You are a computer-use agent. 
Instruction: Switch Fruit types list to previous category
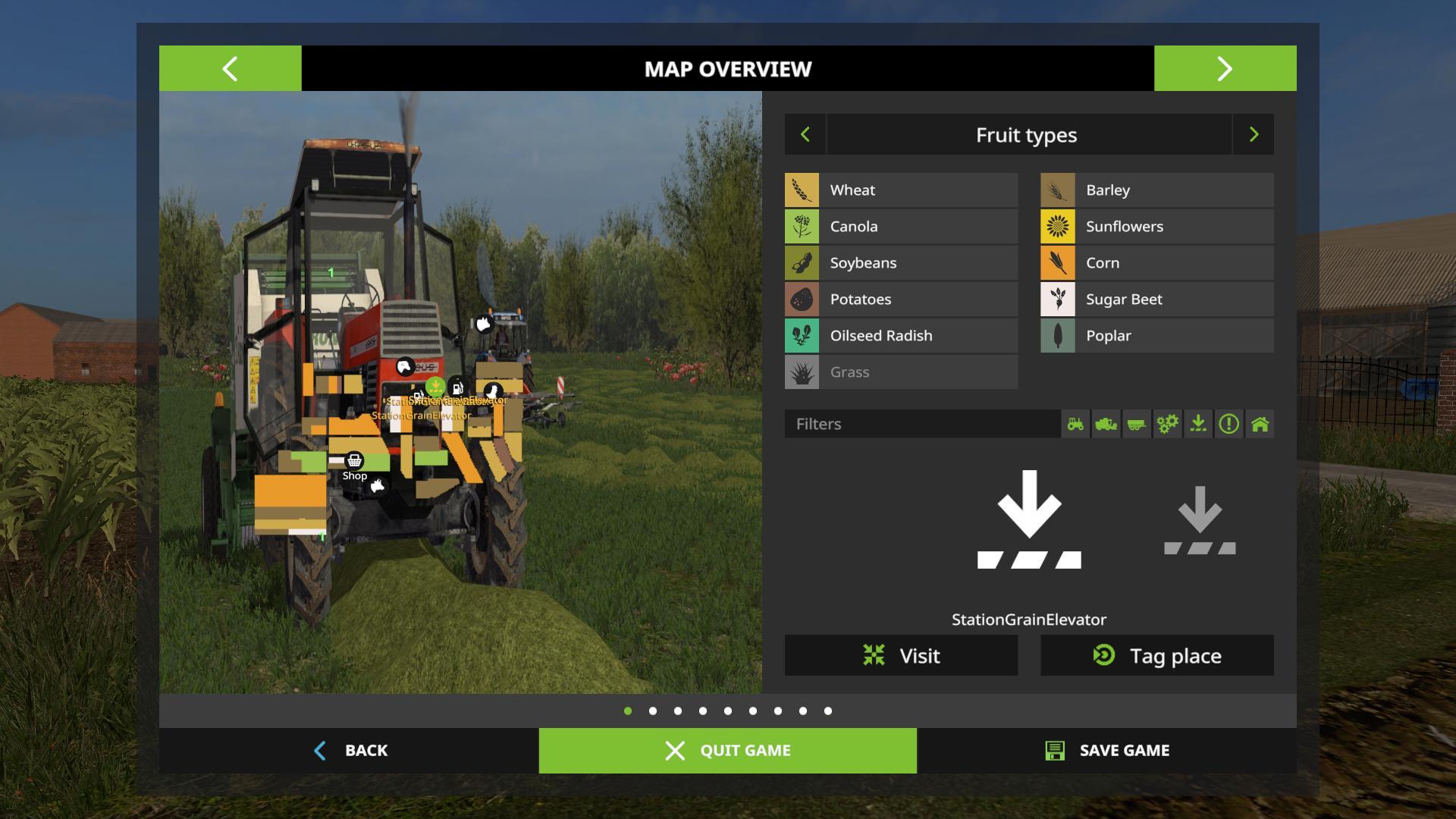[805, 135]
